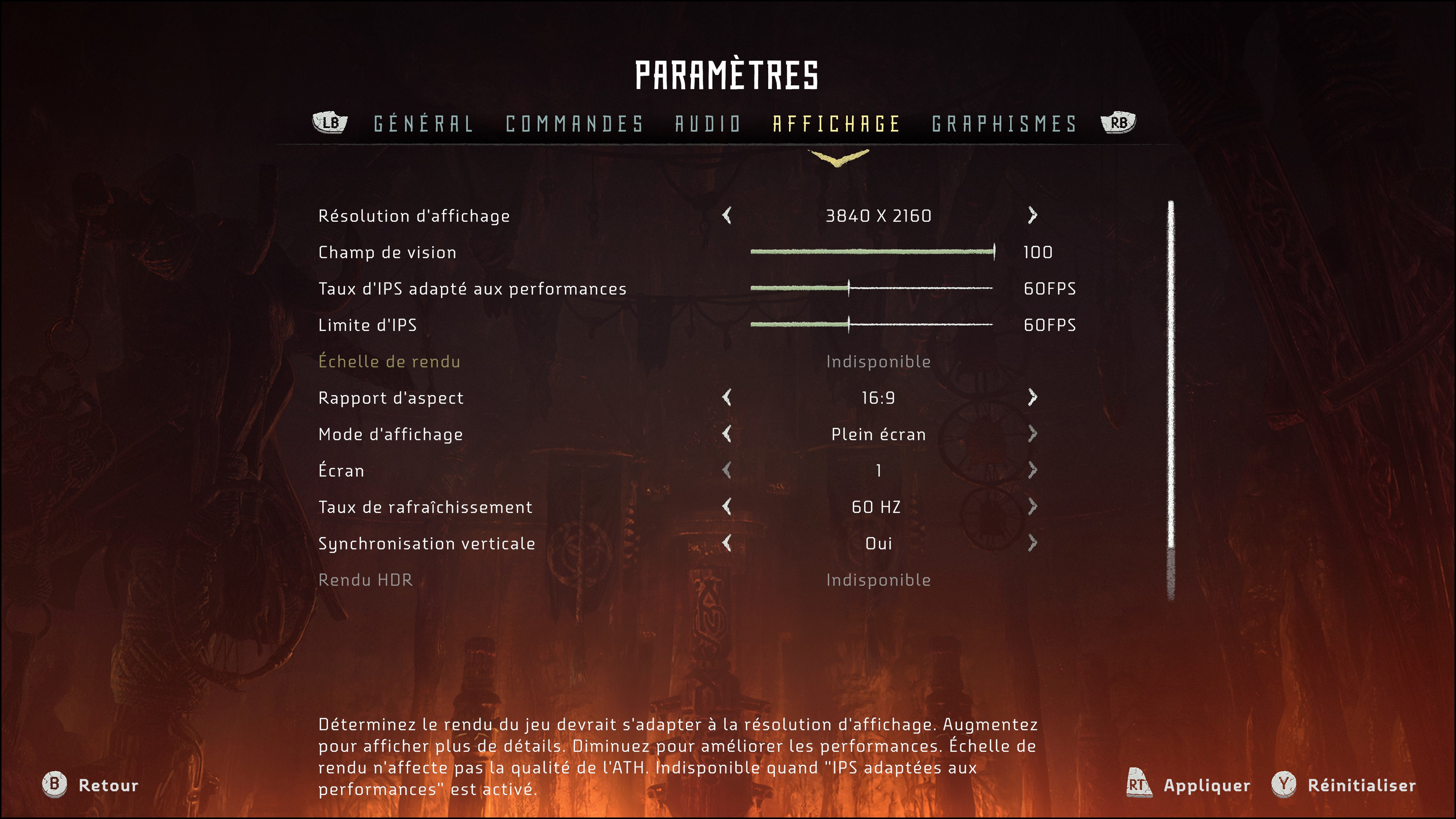Select the Échelle de rendu row
Viewport: 1456px width, 819px height.
pyautogui.click(x=389, y=362)
